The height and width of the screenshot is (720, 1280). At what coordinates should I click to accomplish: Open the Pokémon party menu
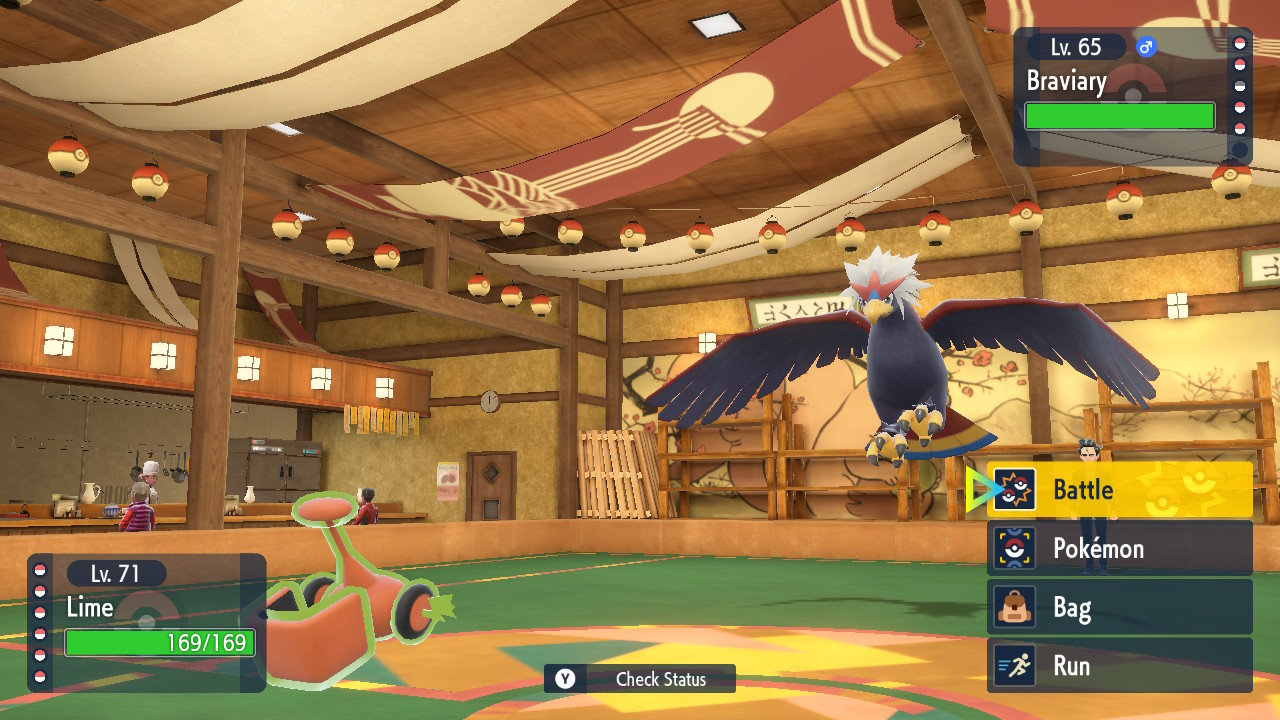pyautogui.click(x=1119, y=548)
